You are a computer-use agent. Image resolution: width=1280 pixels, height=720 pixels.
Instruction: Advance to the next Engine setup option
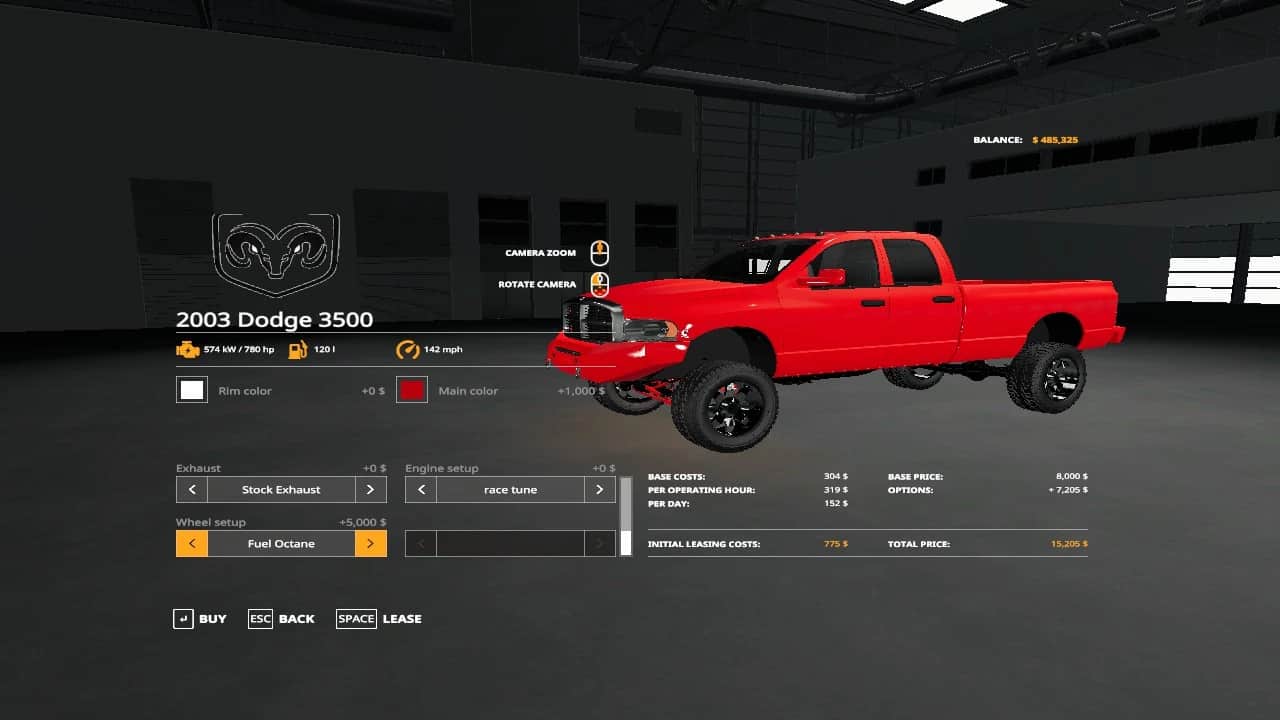(x=599, y=490)
